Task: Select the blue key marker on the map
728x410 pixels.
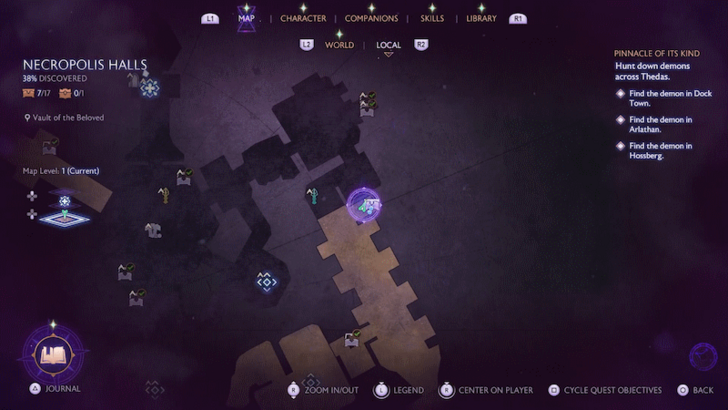Action: [x=312, y=194]
